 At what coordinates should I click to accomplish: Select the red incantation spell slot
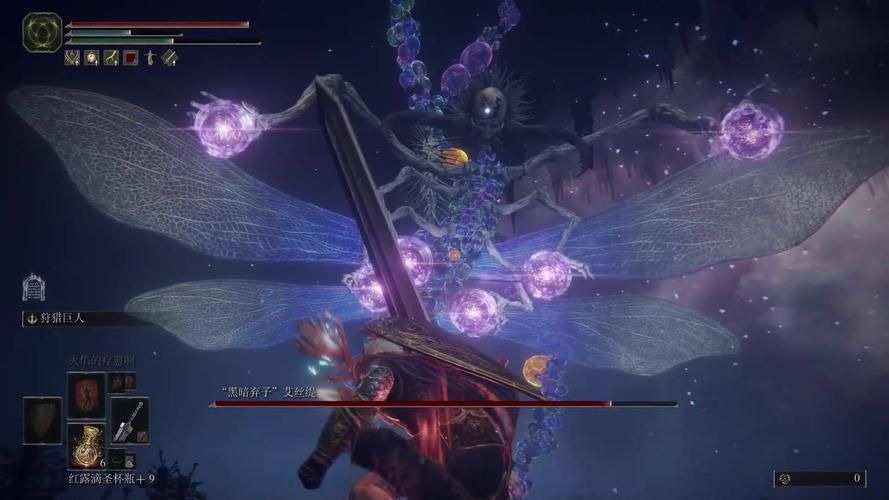86,394
